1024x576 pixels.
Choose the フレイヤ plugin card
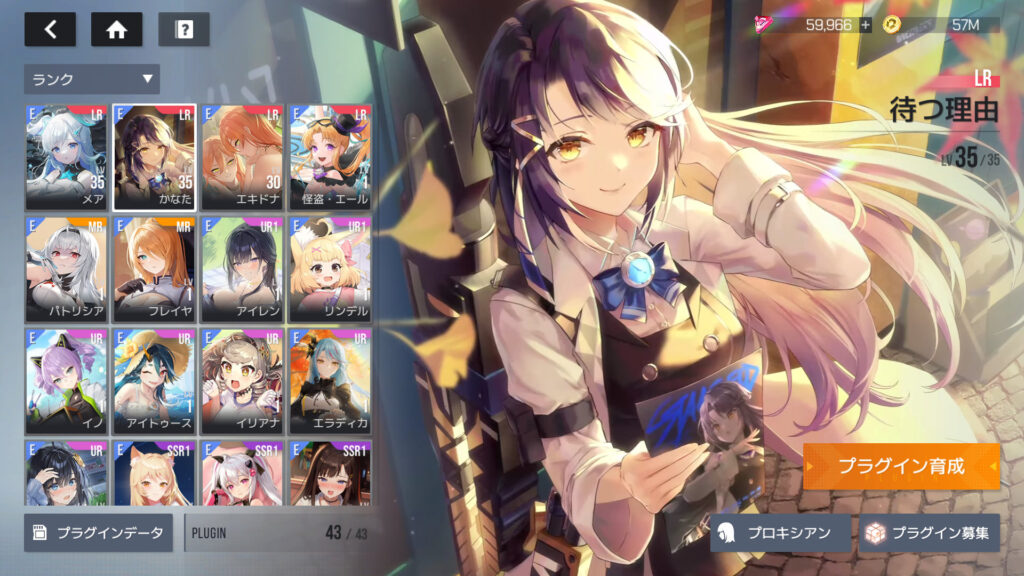point(153,268)
